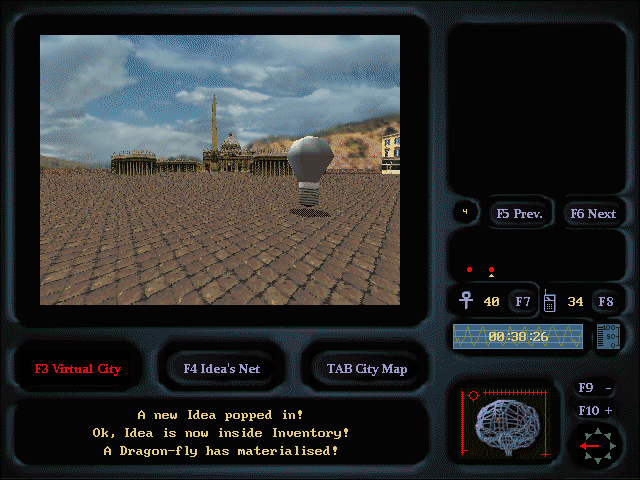Screen dimensions: 640x480
Task: Select the wireframe brain display
Action: tap(507, 424)
